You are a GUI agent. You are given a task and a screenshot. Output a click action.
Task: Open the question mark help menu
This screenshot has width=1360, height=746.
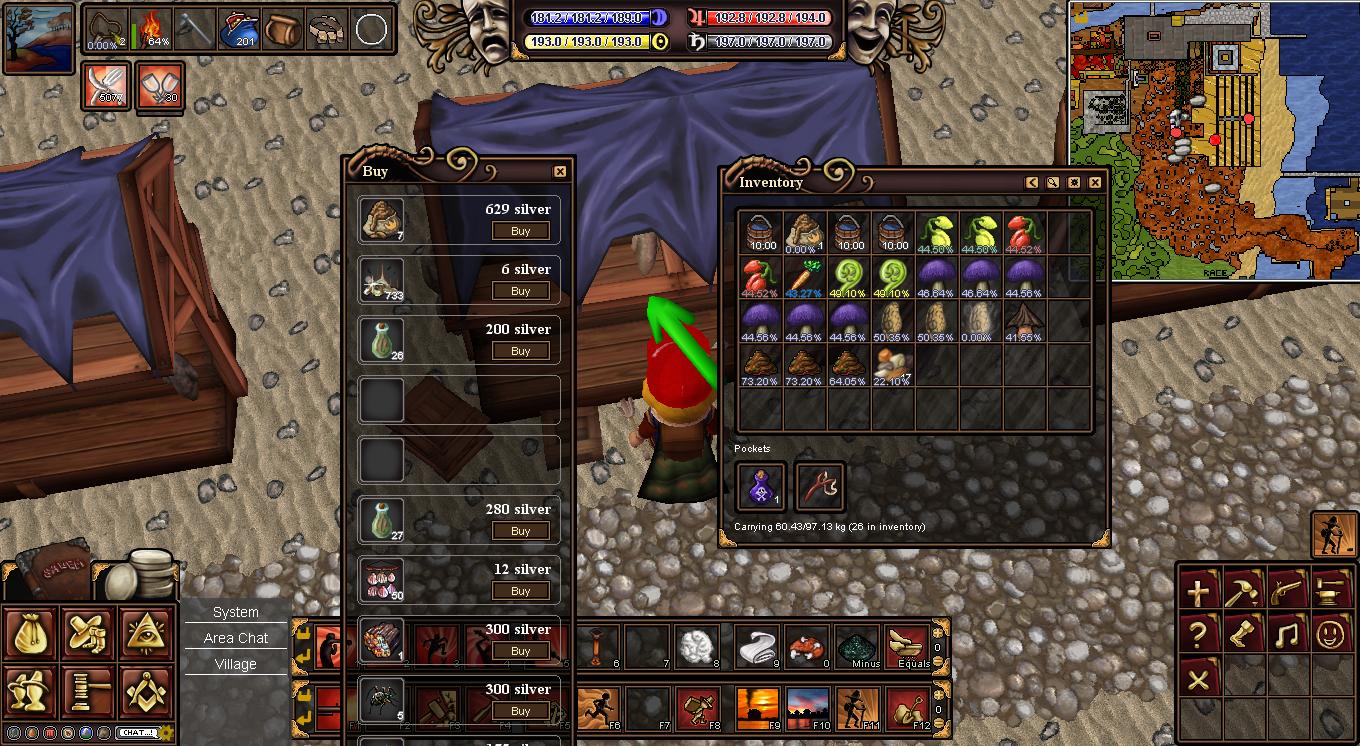(1198, 634)
